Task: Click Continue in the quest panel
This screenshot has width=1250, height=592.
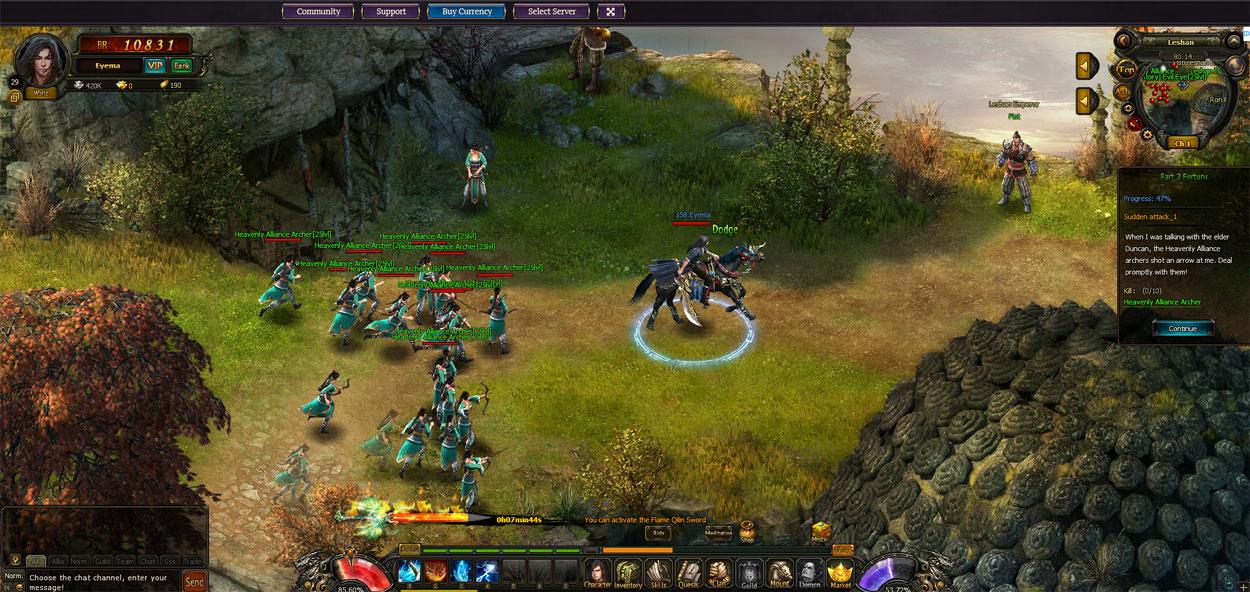Action: point(1182,328)
